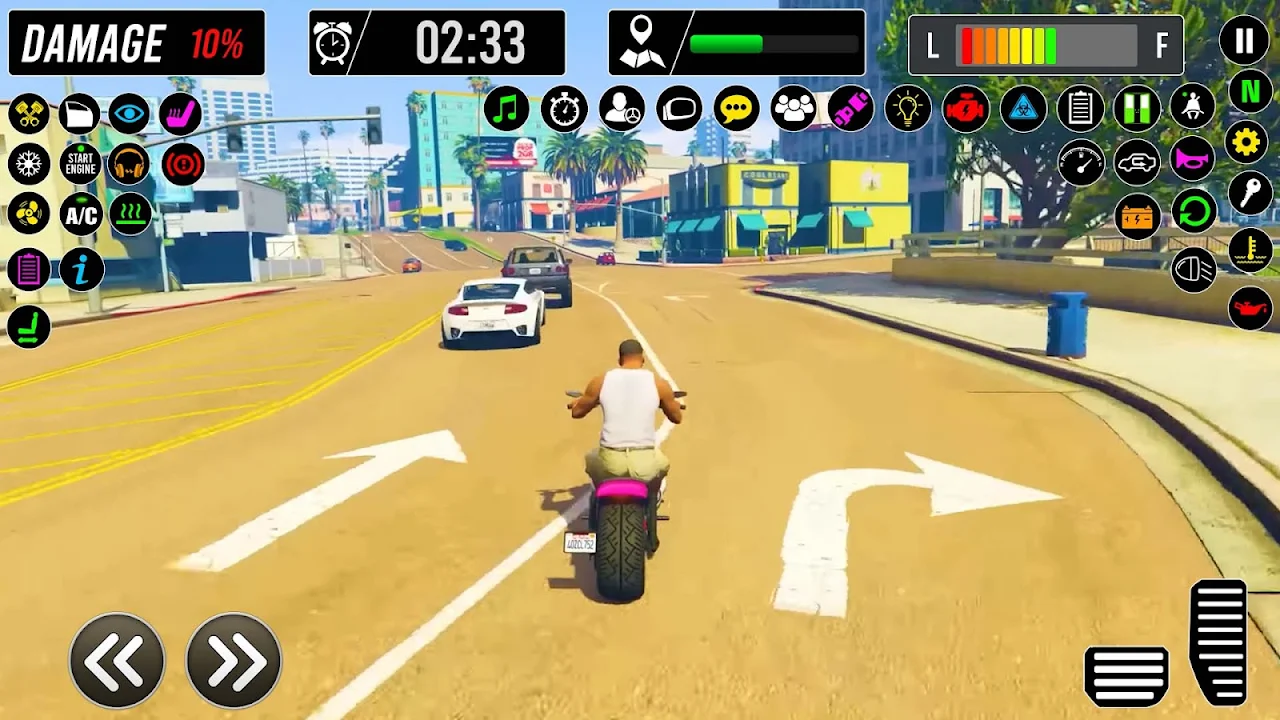Tap the START ENGINE button
The width and height of the screenshot is (1280, 720).
(80, 163)
